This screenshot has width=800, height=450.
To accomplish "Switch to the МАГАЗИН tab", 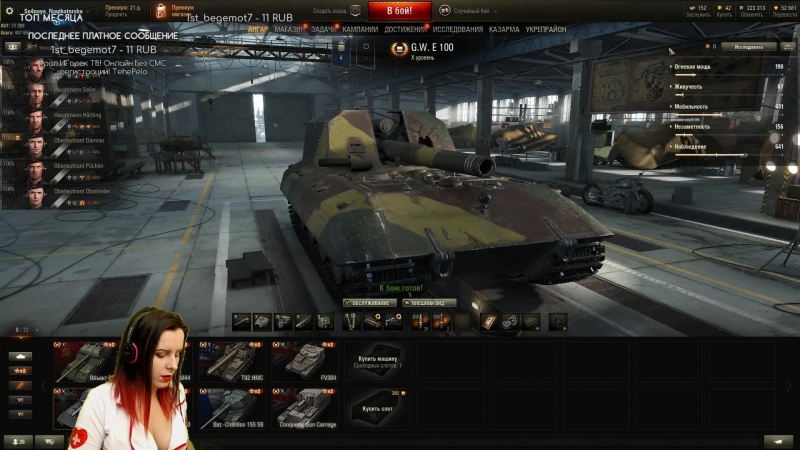I will tap(288, 30).
